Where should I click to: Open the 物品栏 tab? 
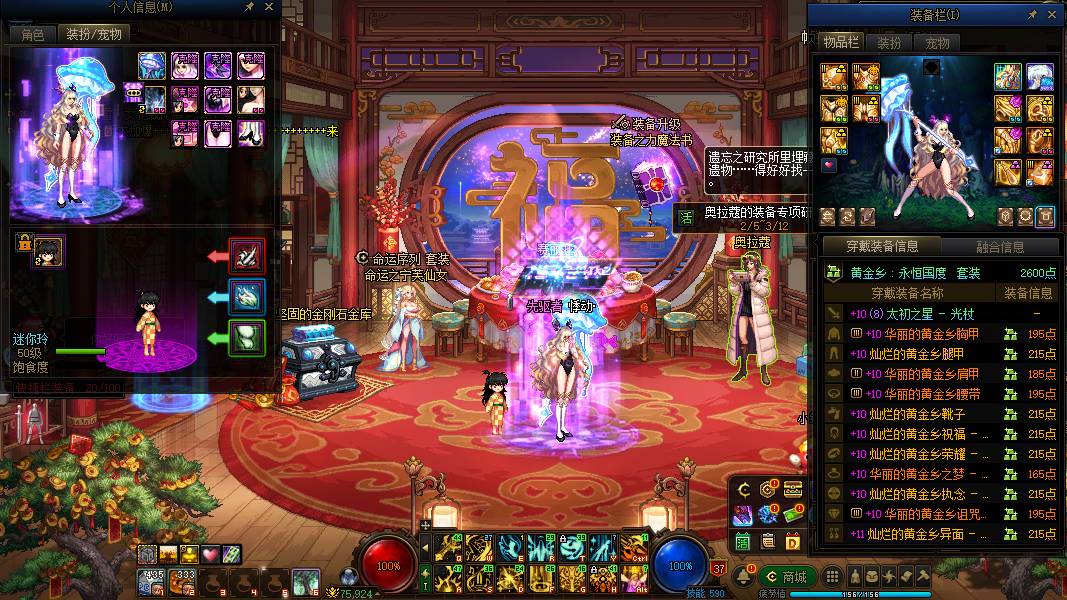pos(841,42)
